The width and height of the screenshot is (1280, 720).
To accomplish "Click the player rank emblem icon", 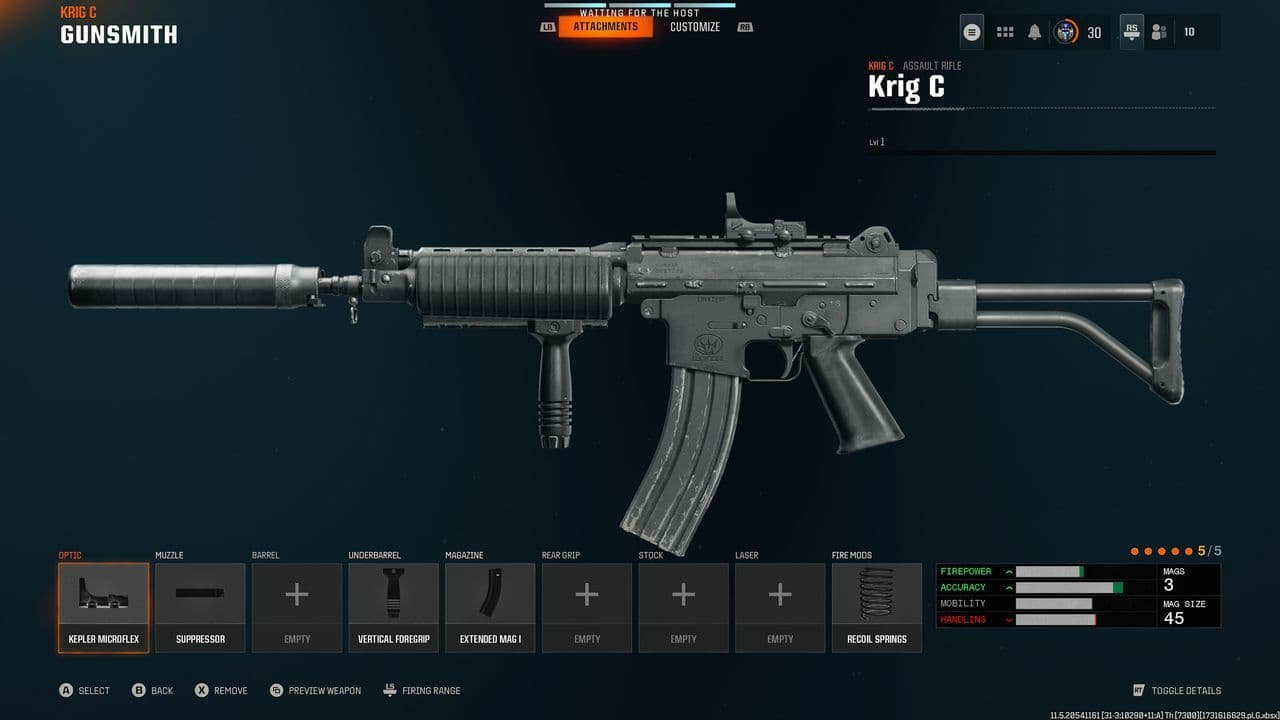I will (1066, 32).
